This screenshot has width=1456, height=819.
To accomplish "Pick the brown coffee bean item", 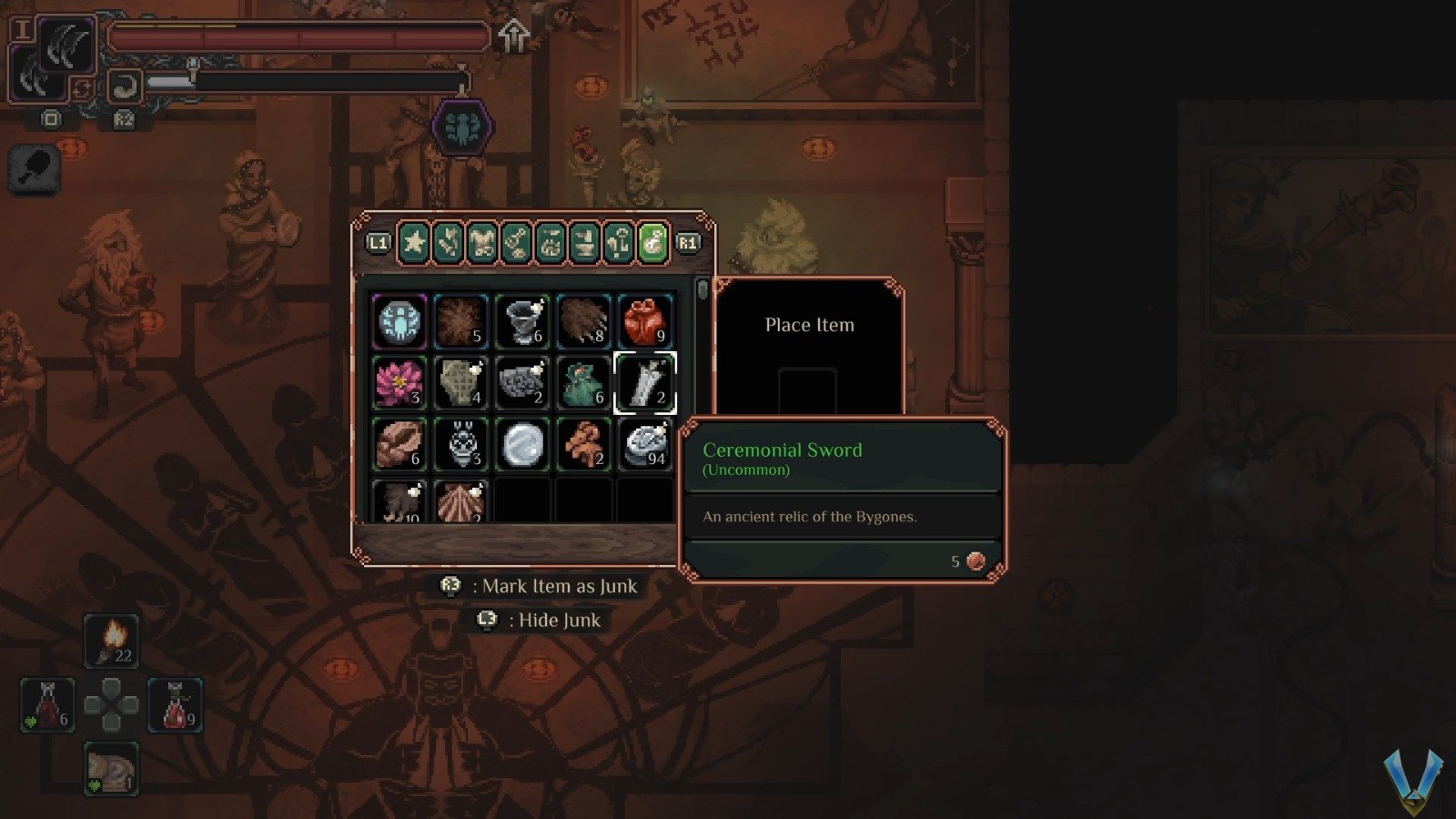I will pos(399,445).
